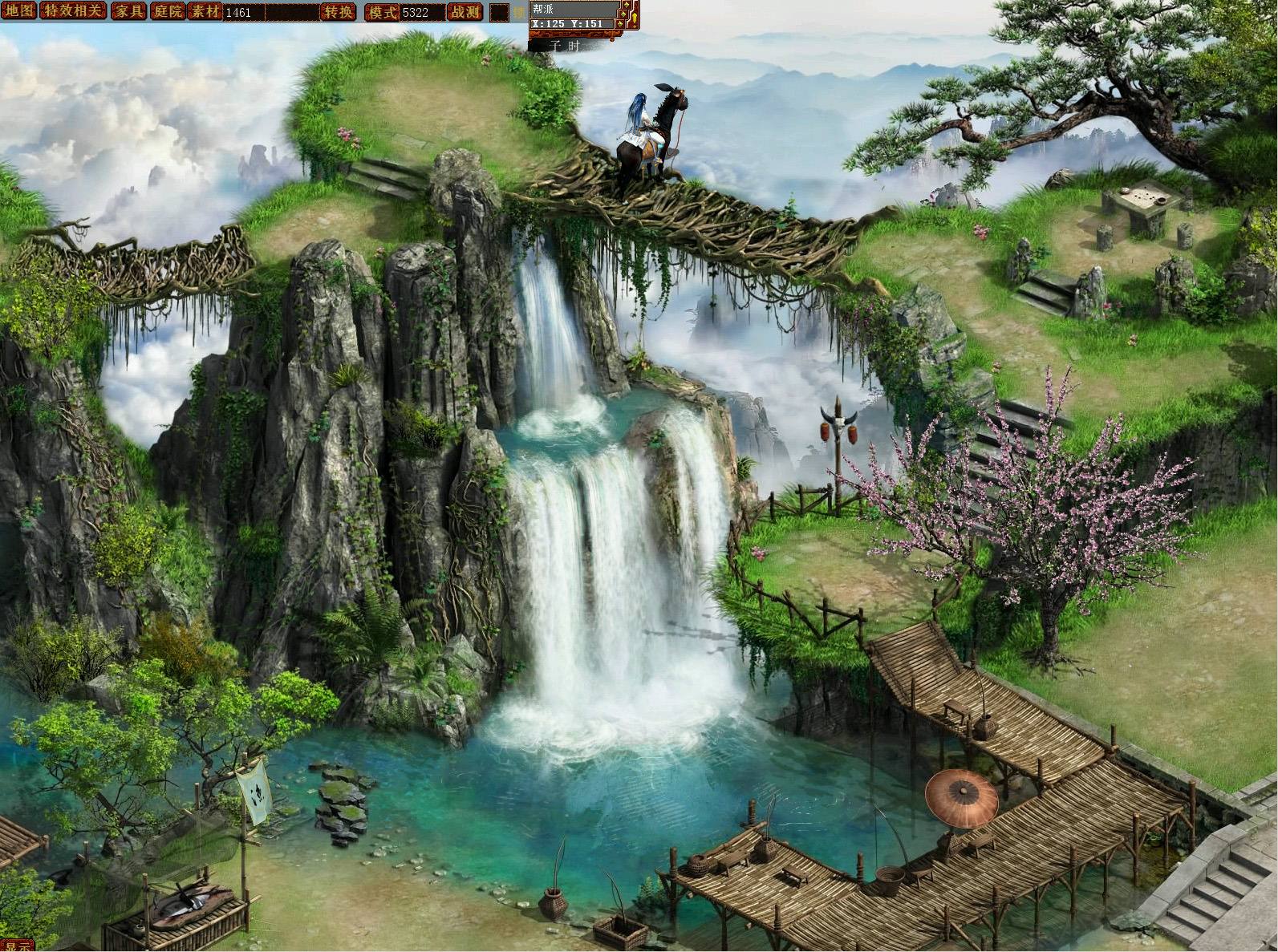Screen dimensions: 1278x952
Task: Open the 地图 map button
Action: tap(18, 11)
